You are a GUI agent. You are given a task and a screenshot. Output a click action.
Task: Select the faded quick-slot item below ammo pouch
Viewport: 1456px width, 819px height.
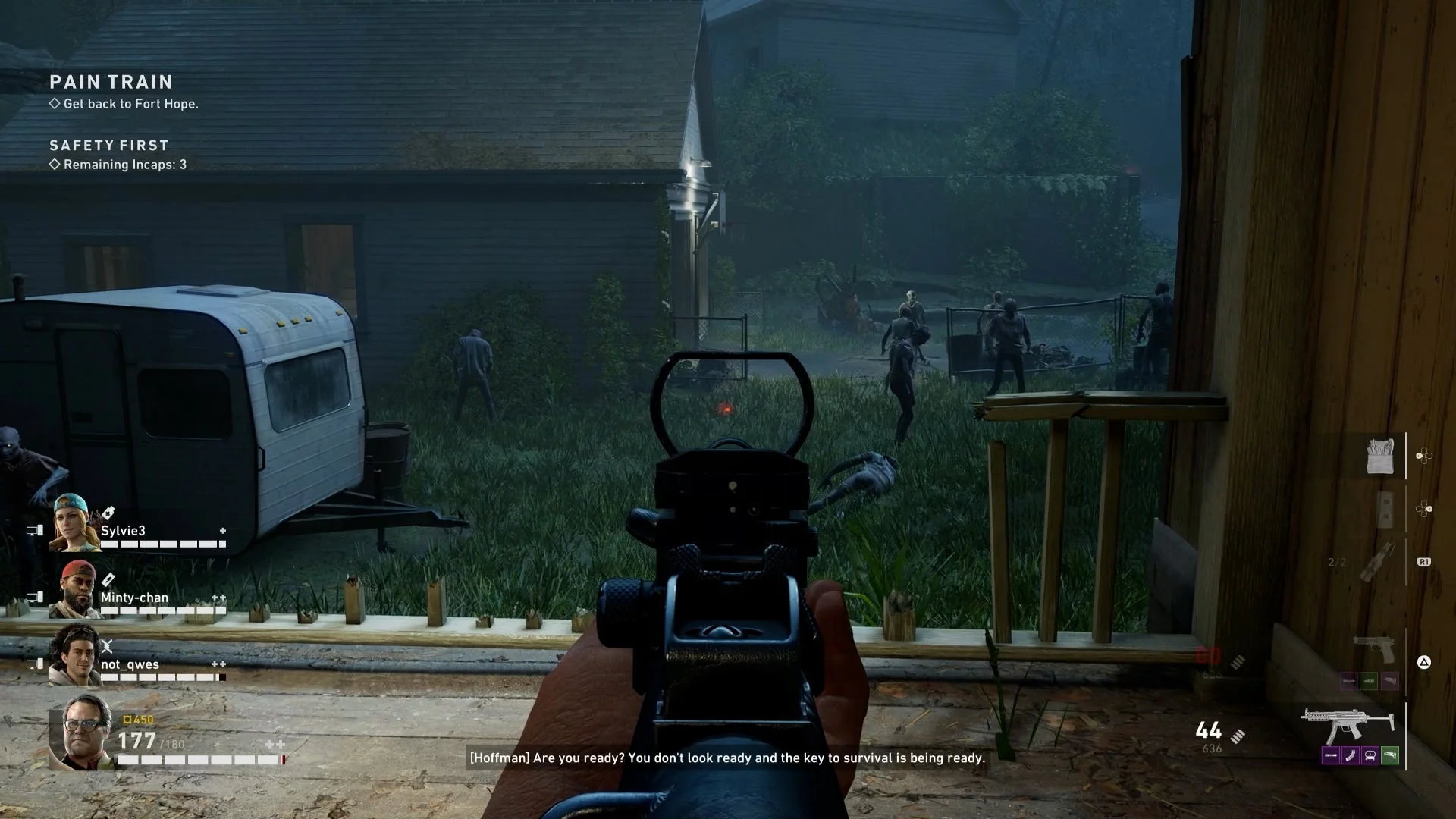pos(1384,509)
